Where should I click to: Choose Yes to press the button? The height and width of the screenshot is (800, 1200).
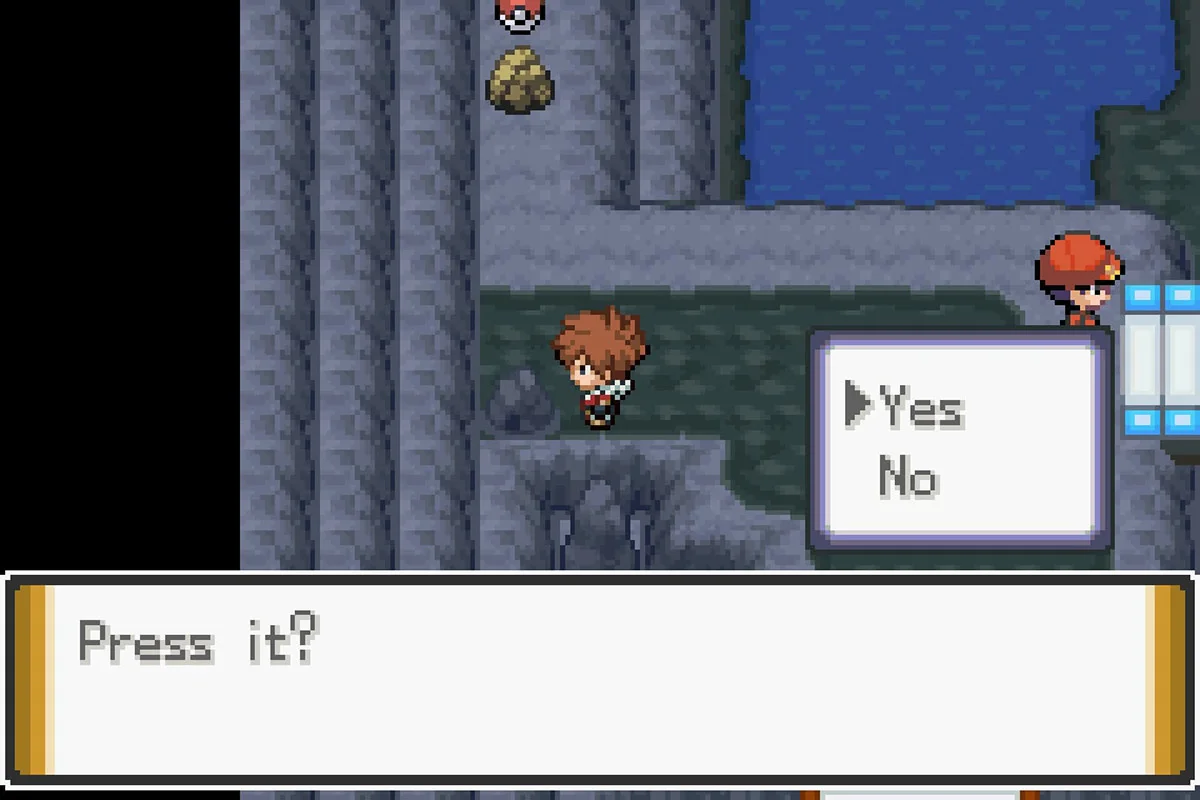[922, 408]
